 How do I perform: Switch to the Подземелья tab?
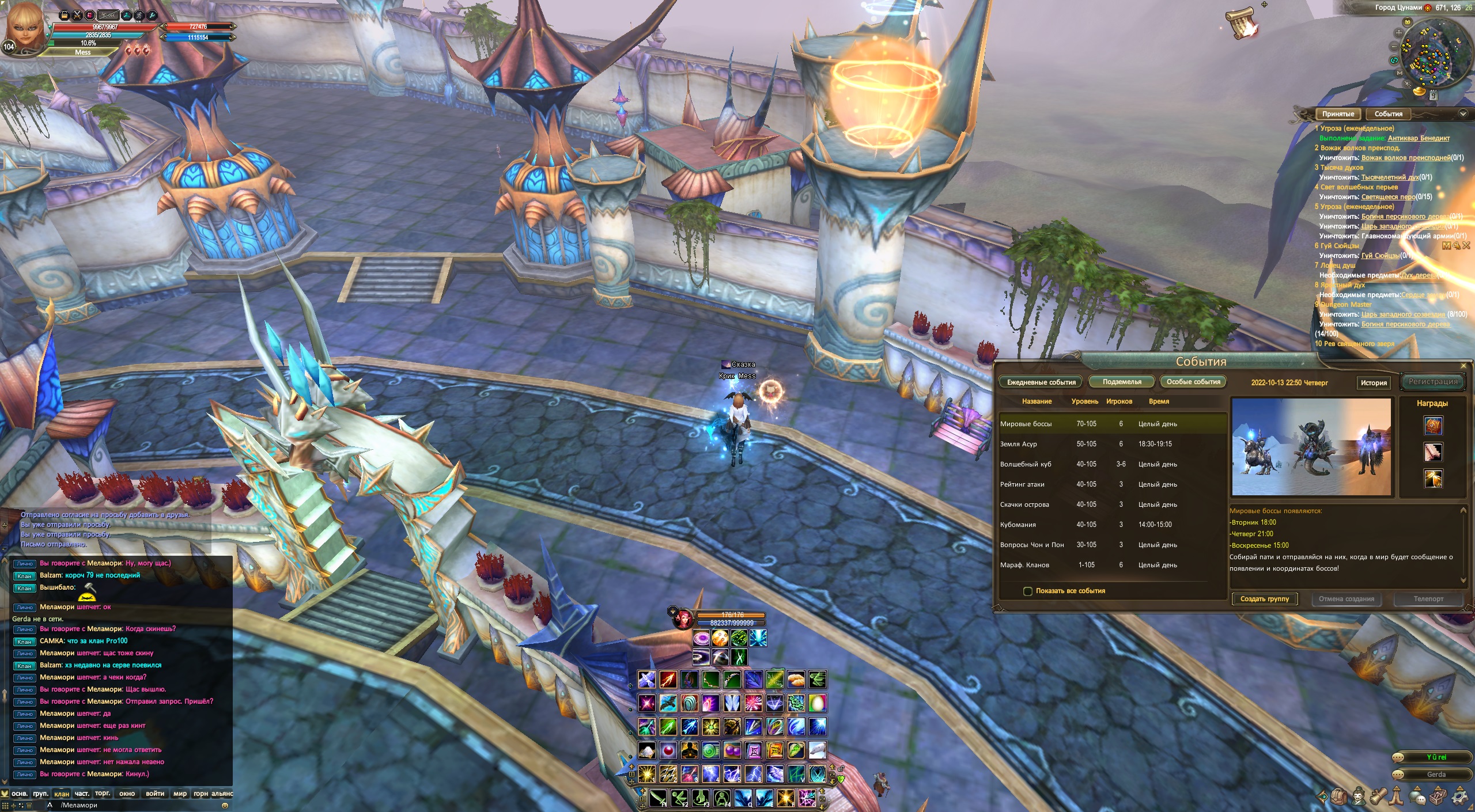pyautogui.click(x=1121, y=382)
